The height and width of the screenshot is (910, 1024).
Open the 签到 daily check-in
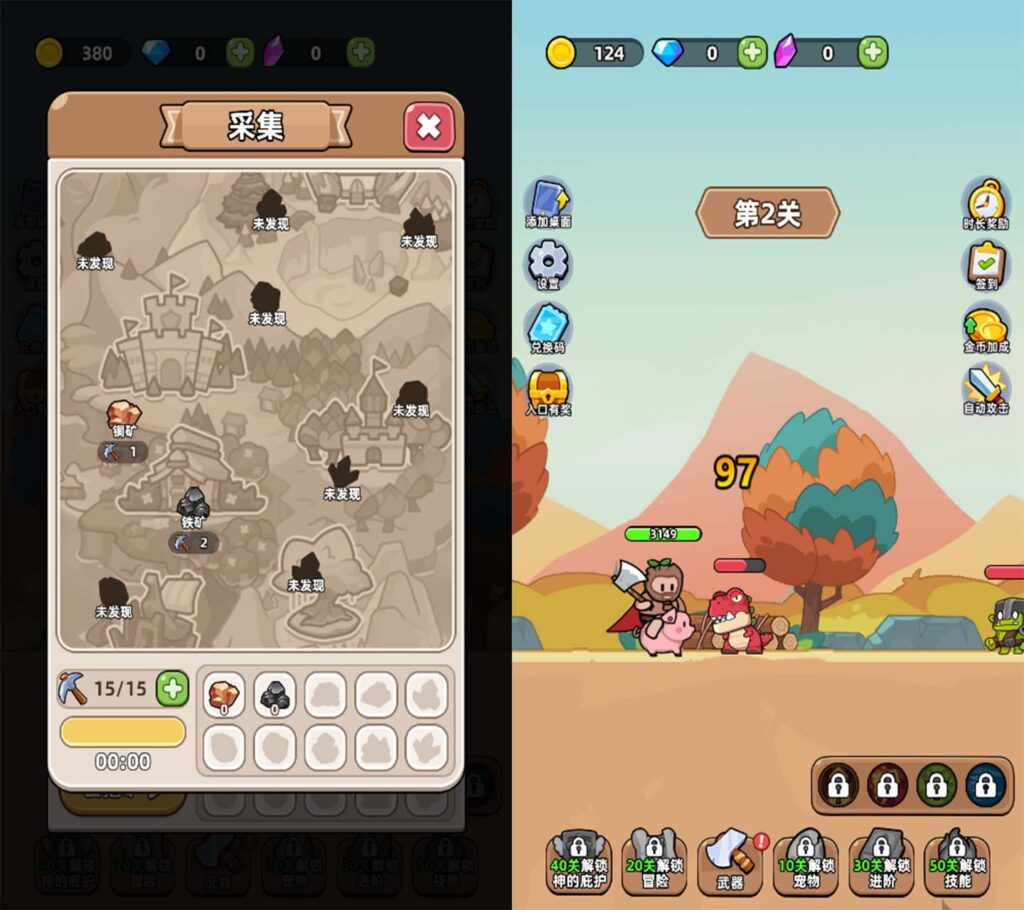click(x=985, y=264)
